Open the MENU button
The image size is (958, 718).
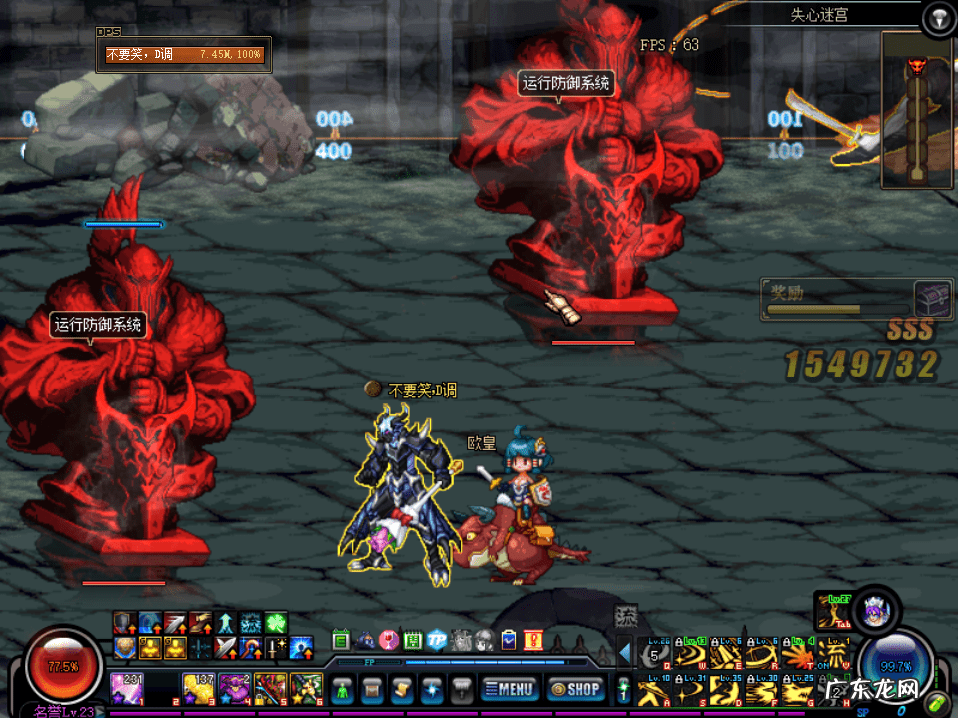click(x=508, y=688)
